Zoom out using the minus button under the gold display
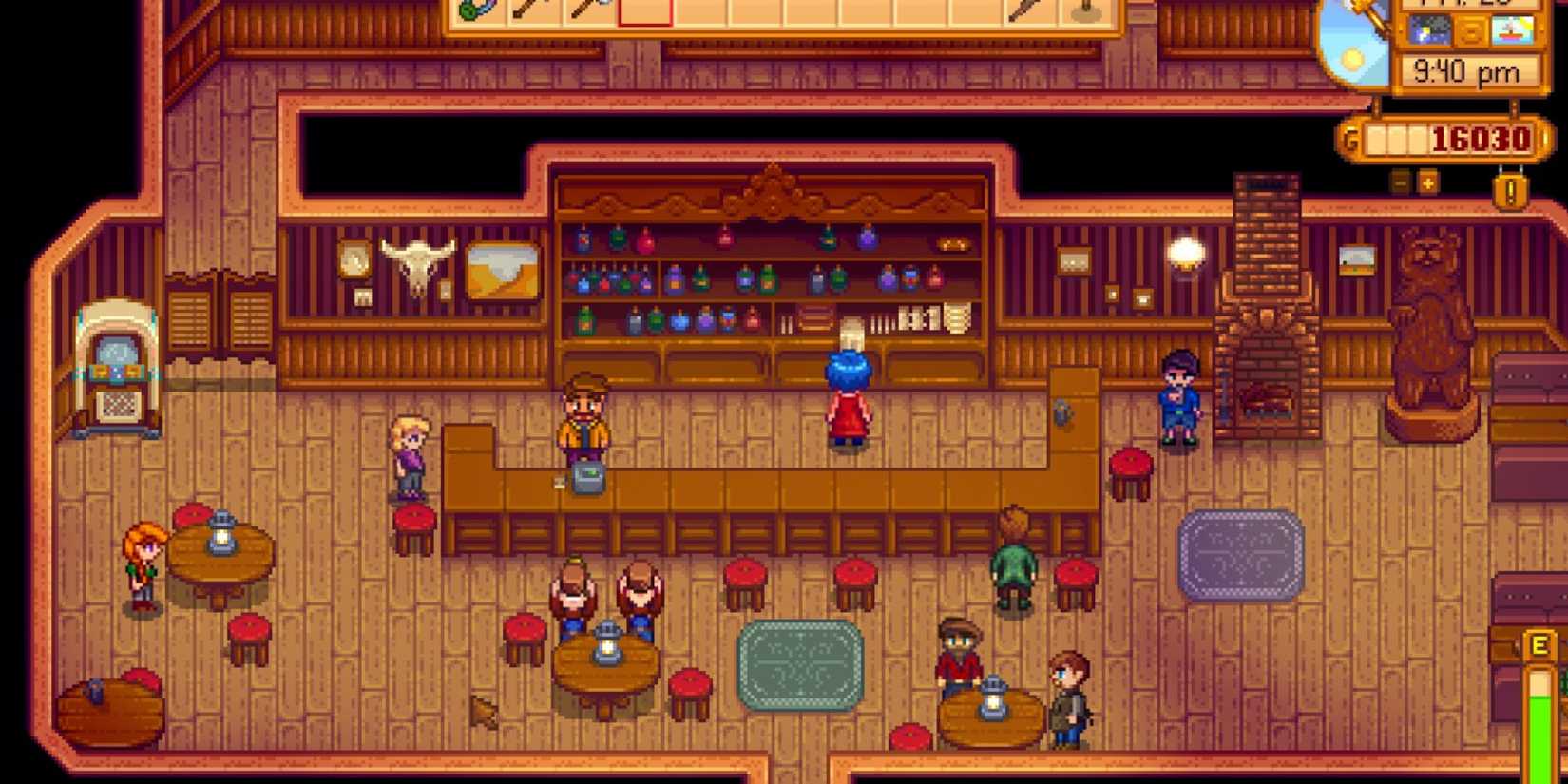This screenshot has width=1568, height=784. 1400,182
